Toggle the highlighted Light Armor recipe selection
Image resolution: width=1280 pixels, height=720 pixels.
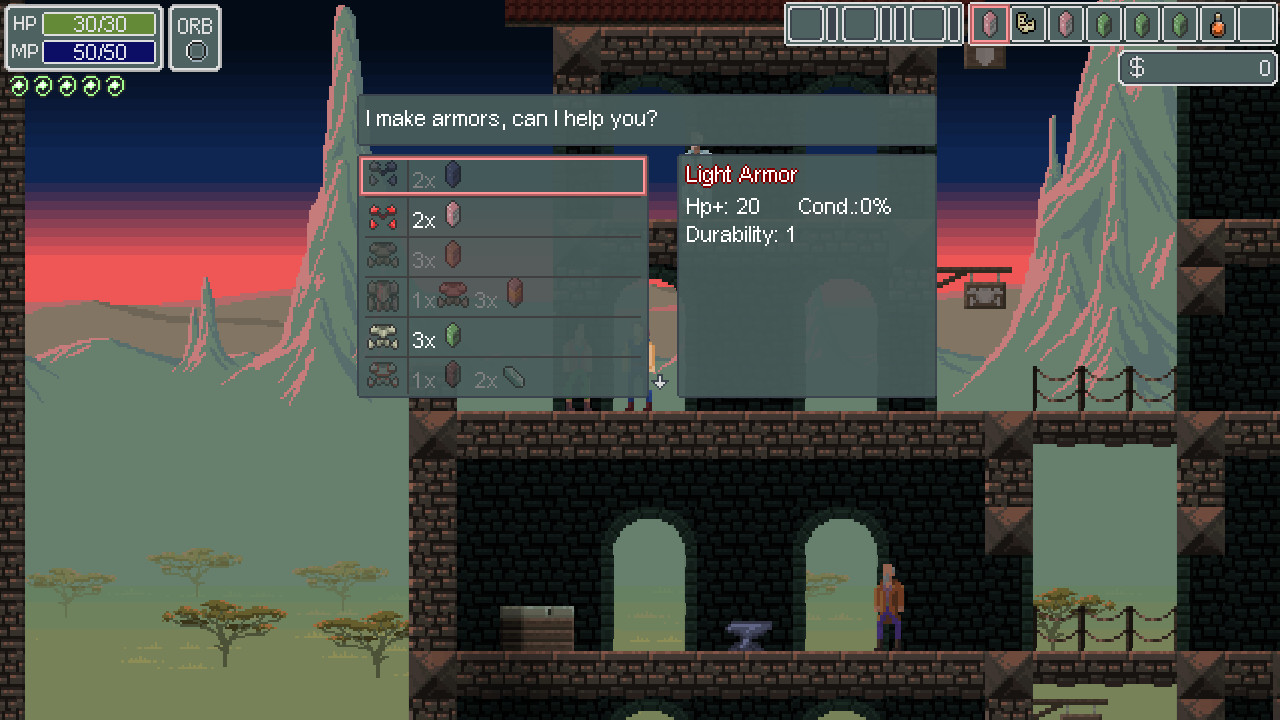coord(500,174)
